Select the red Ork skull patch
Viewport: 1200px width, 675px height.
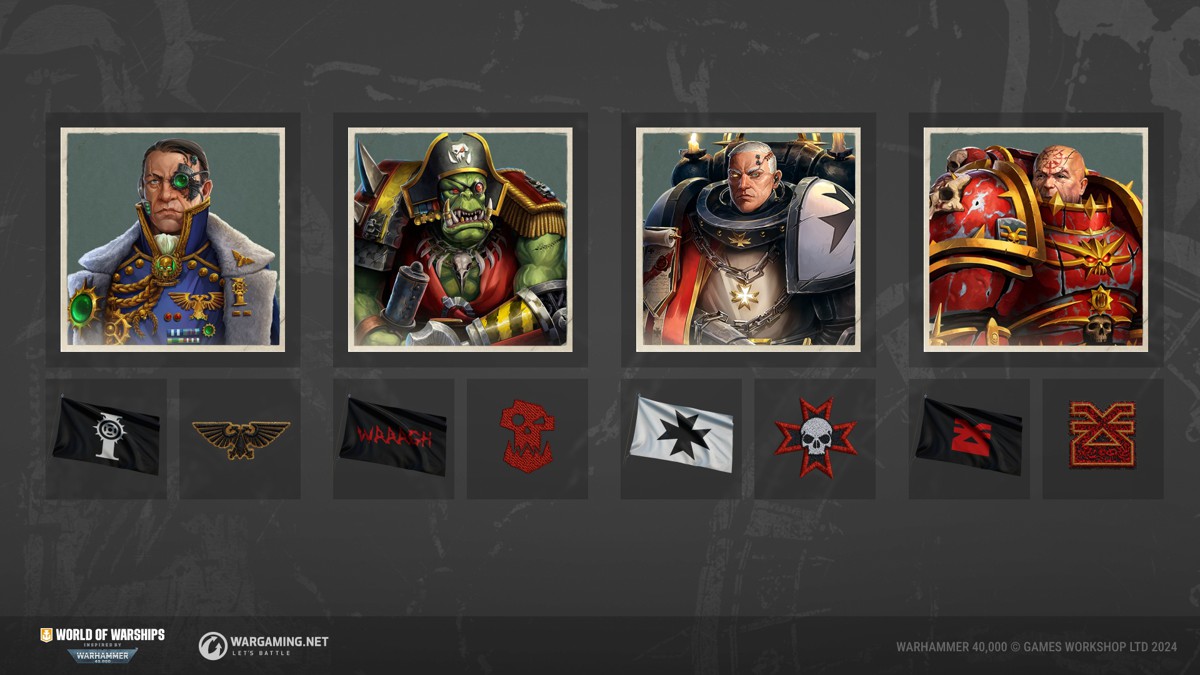(x=527, y=437)
